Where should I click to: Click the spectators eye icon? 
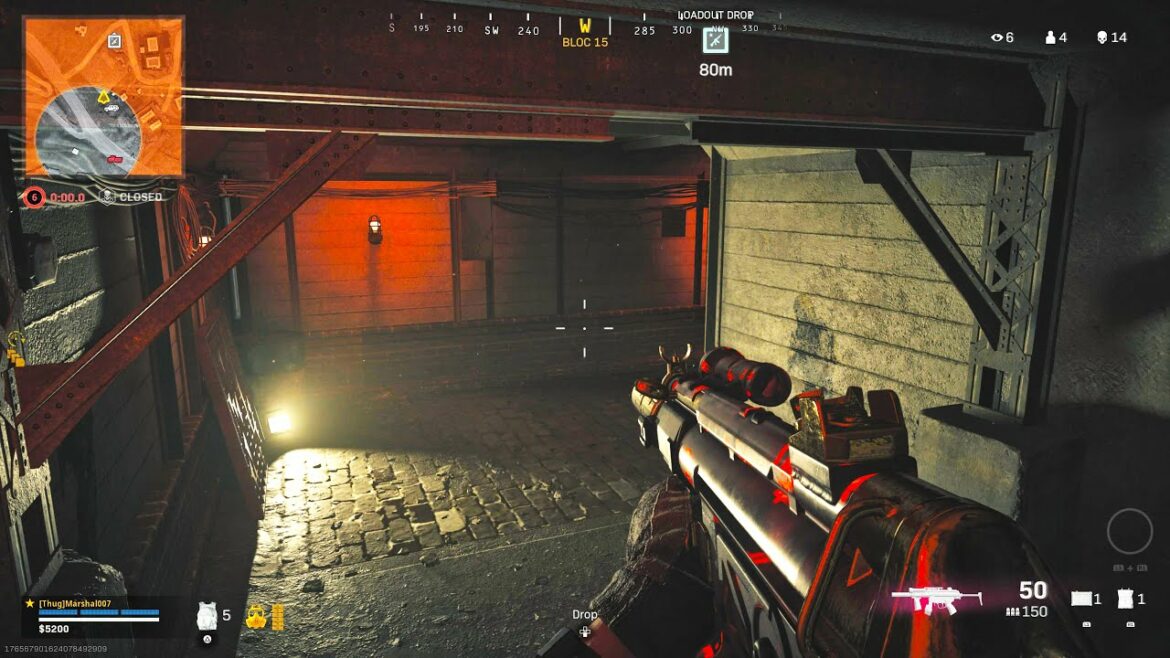click(x=996, y=37)
